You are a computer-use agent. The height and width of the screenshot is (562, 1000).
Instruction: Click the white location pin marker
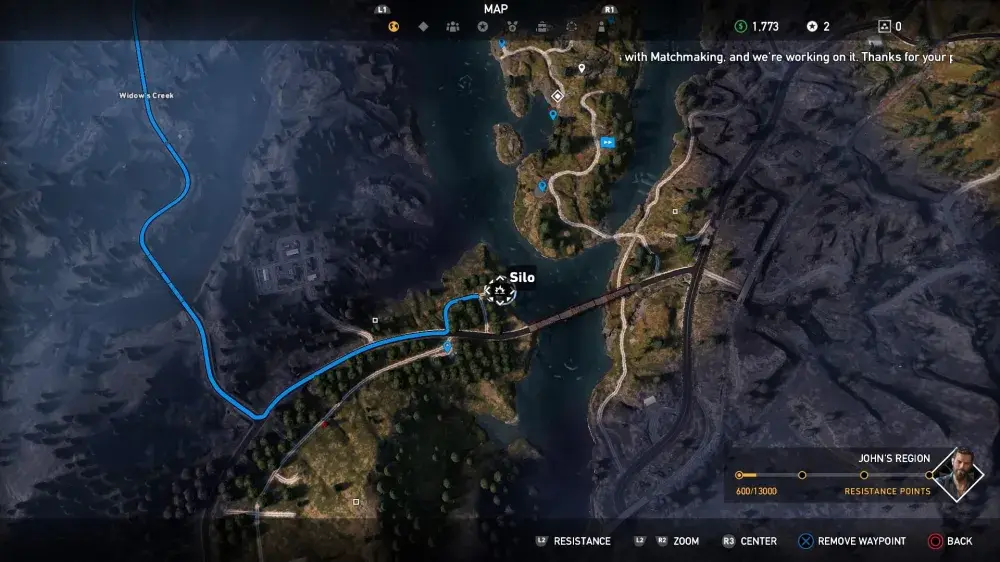click(x=582, y=69)
